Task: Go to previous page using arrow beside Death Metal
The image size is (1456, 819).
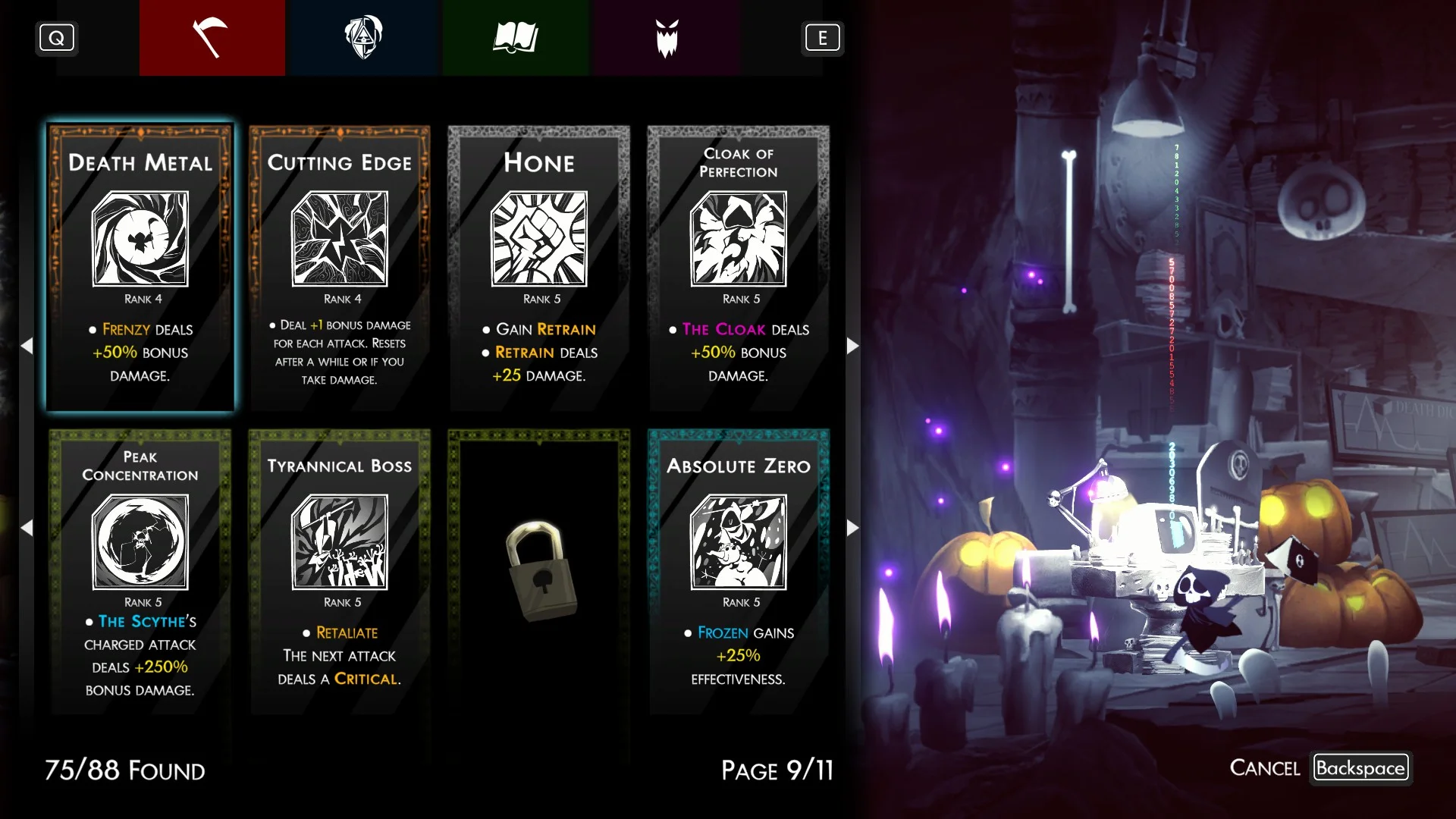Action: click(27, 346)
